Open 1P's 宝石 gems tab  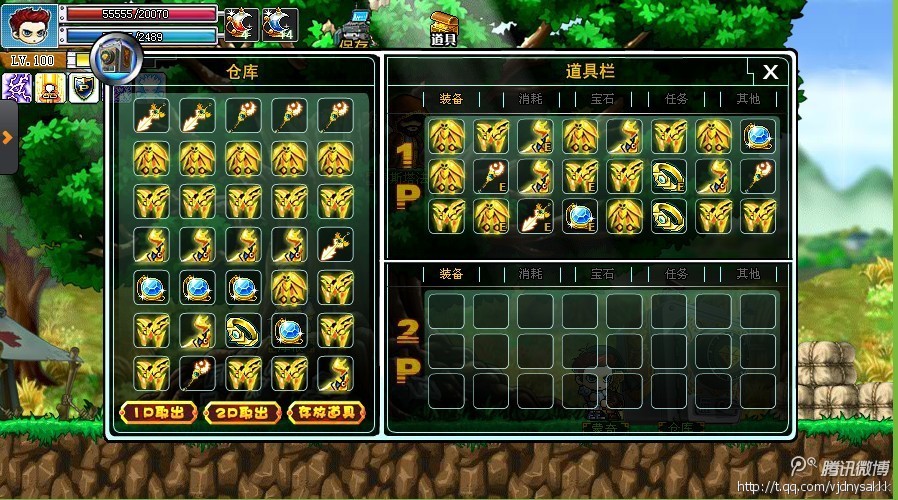[603, 99]
